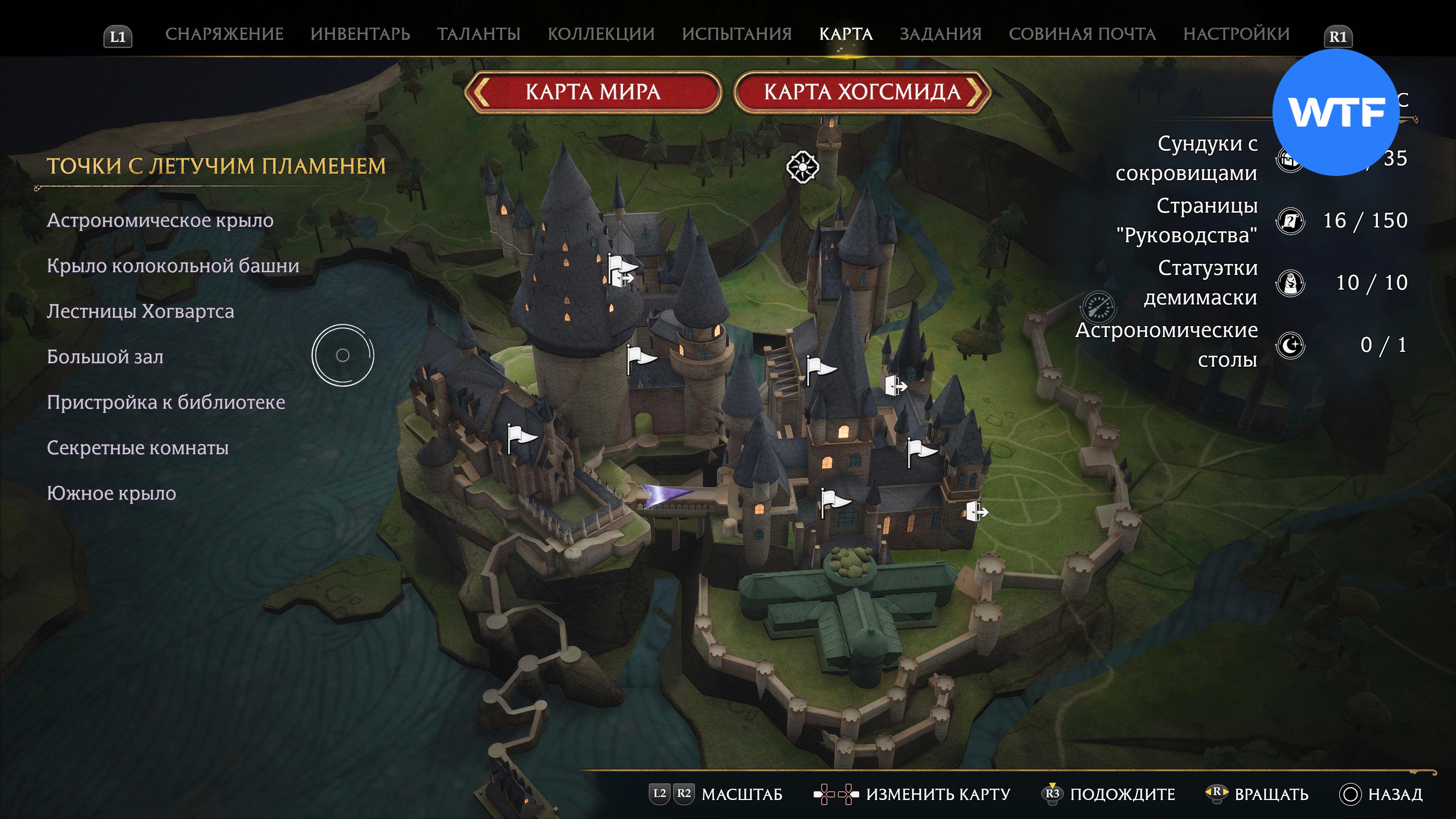Viewport: 1456px width, 819px height.
Task: Pick Лестницы Хогвартса from the list
Action: (140, 311)
